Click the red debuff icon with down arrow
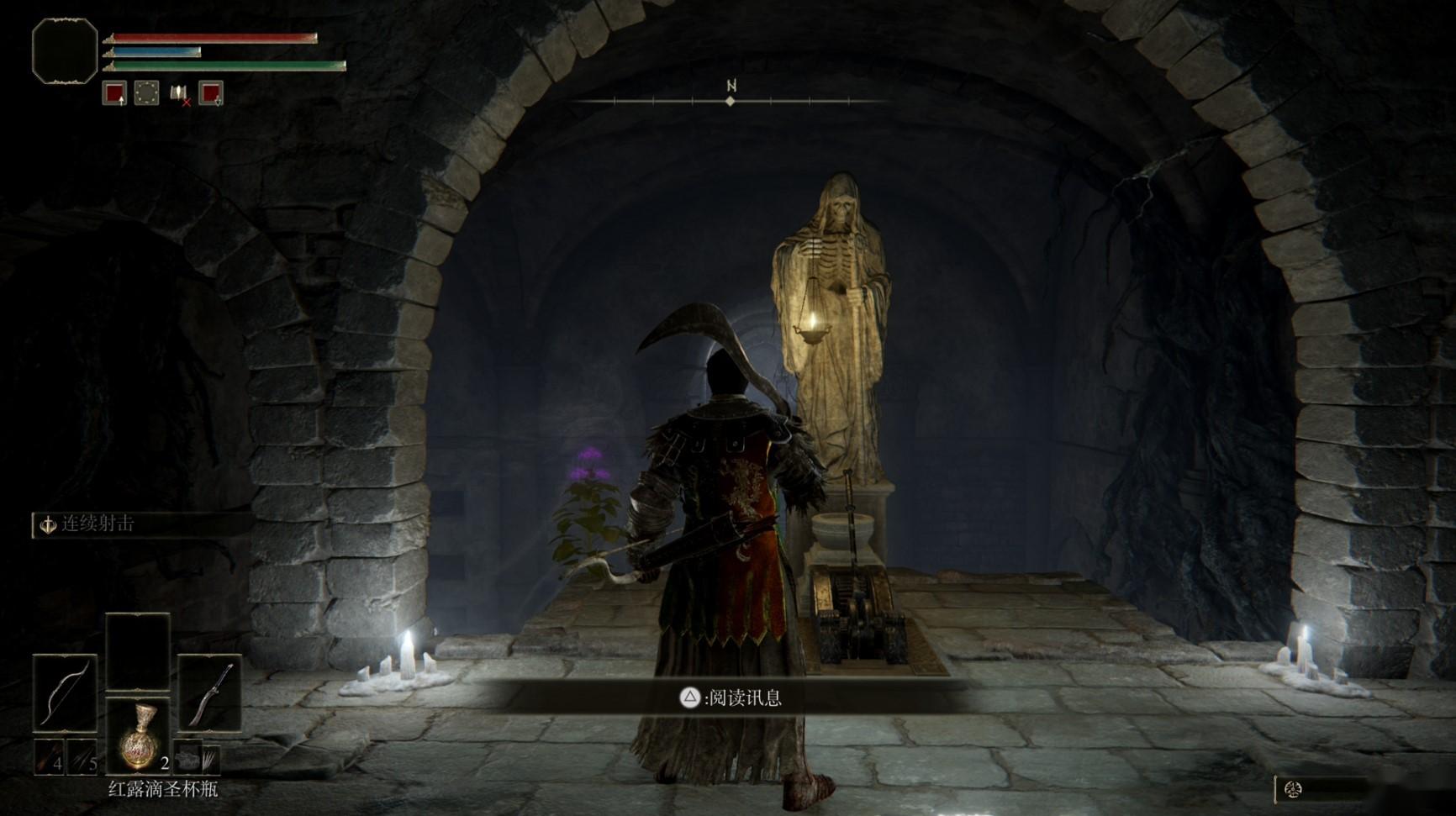 [x=210, y=92]
